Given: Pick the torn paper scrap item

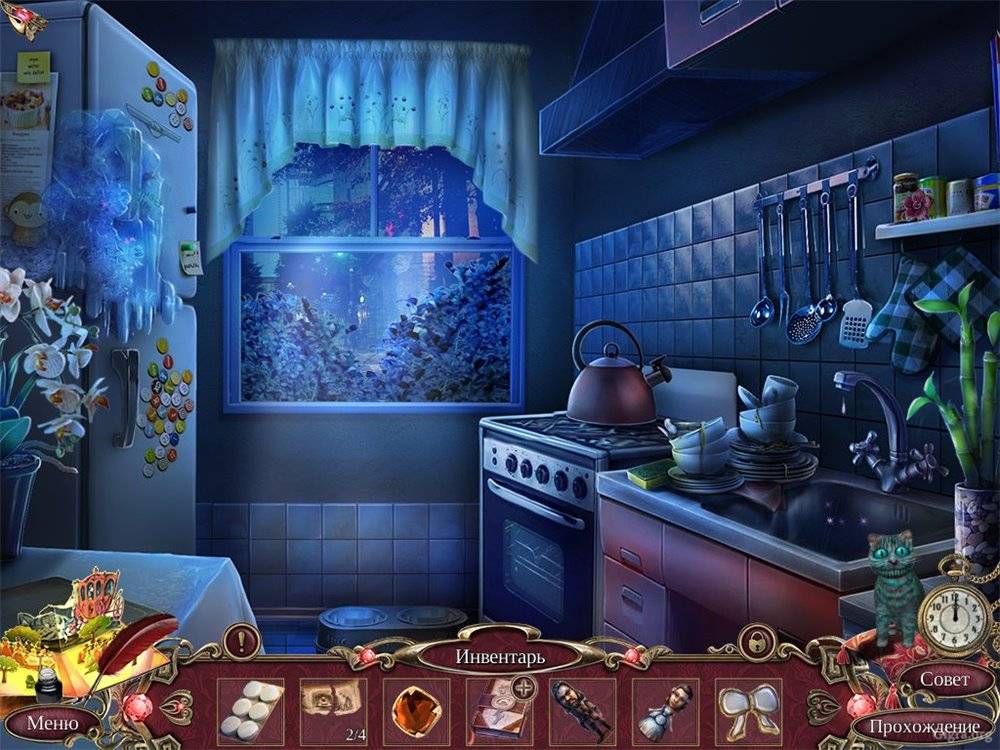Looking at the screenshot, I should point(333,707).
